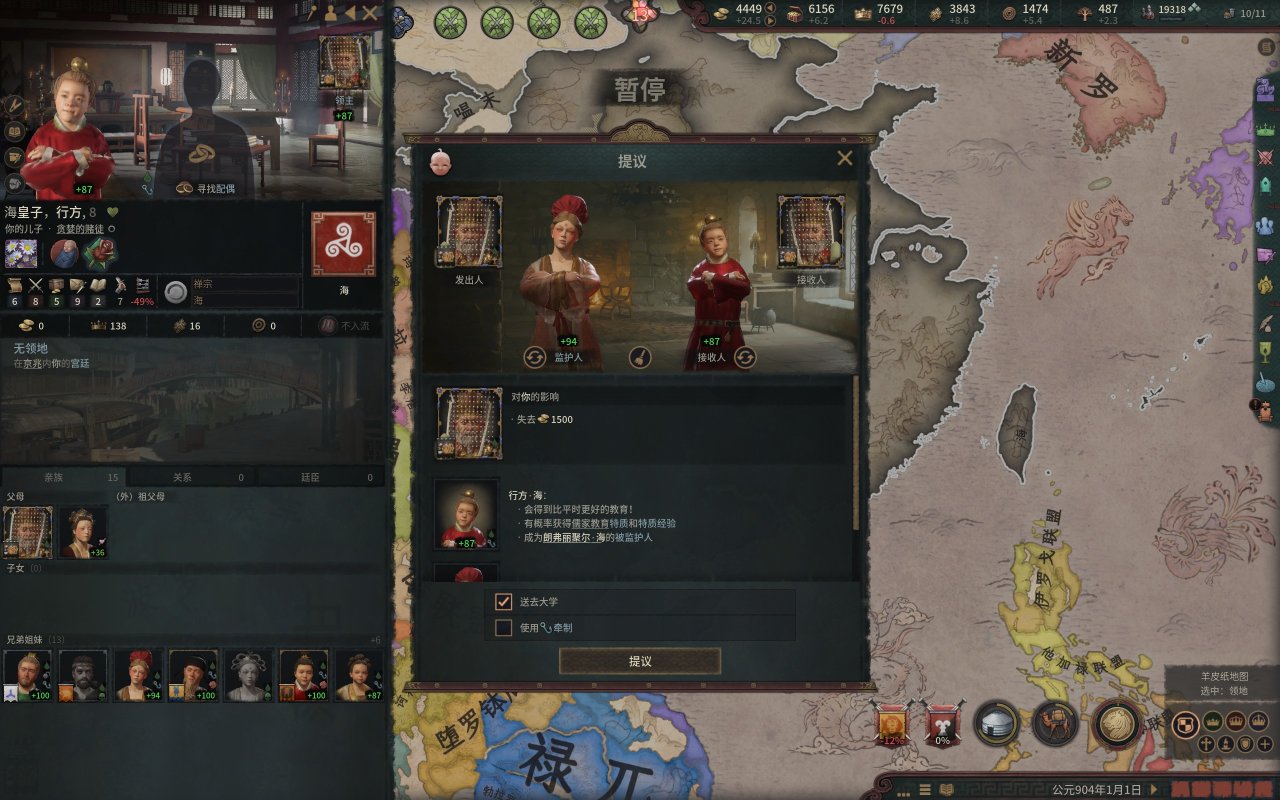The width and height of the screenshot is (1280, 800).
Task: Open the encyclopedia book icon in bottom bar
Action: (x=946, y=789)
